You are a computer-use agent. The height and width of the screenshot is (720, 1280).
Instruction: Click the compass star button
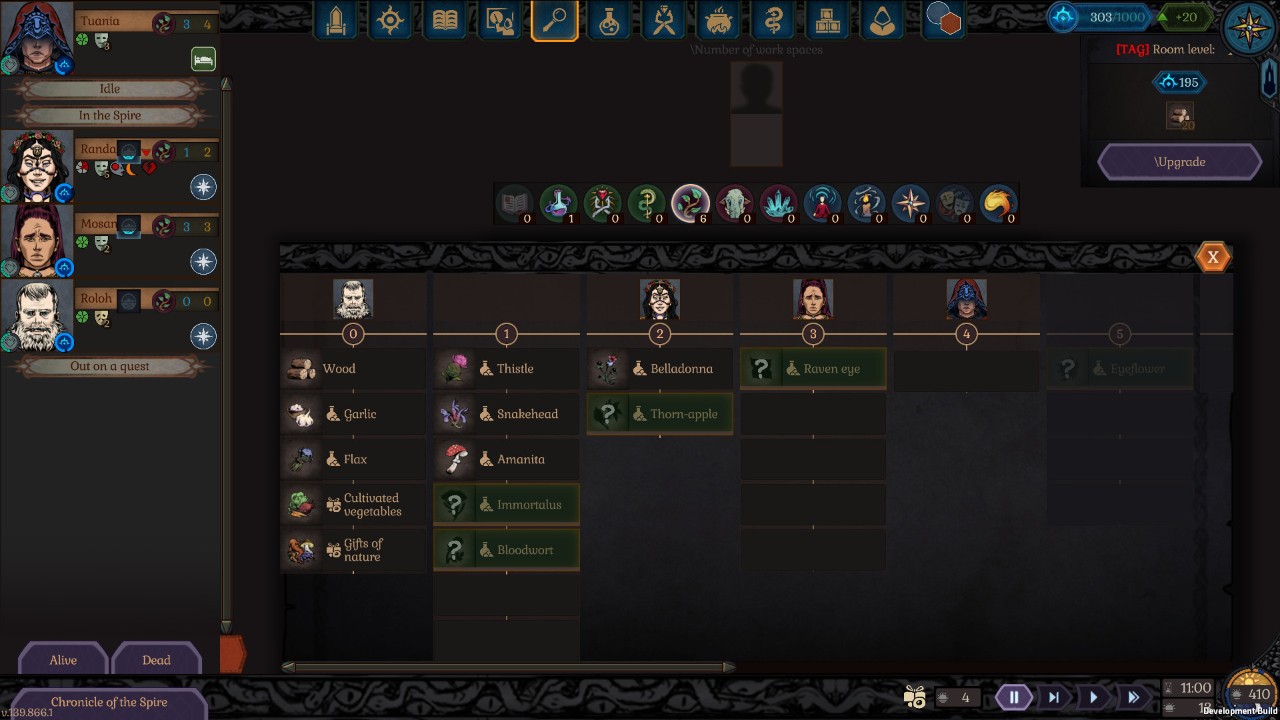1249,27
